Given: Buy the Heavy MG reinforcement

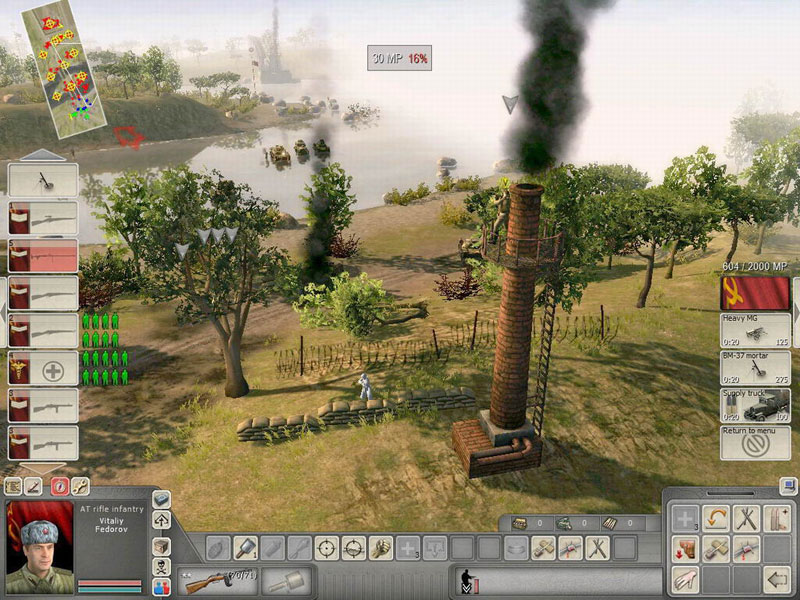Looking at the screenshot, I should click(x=755, y=330).
